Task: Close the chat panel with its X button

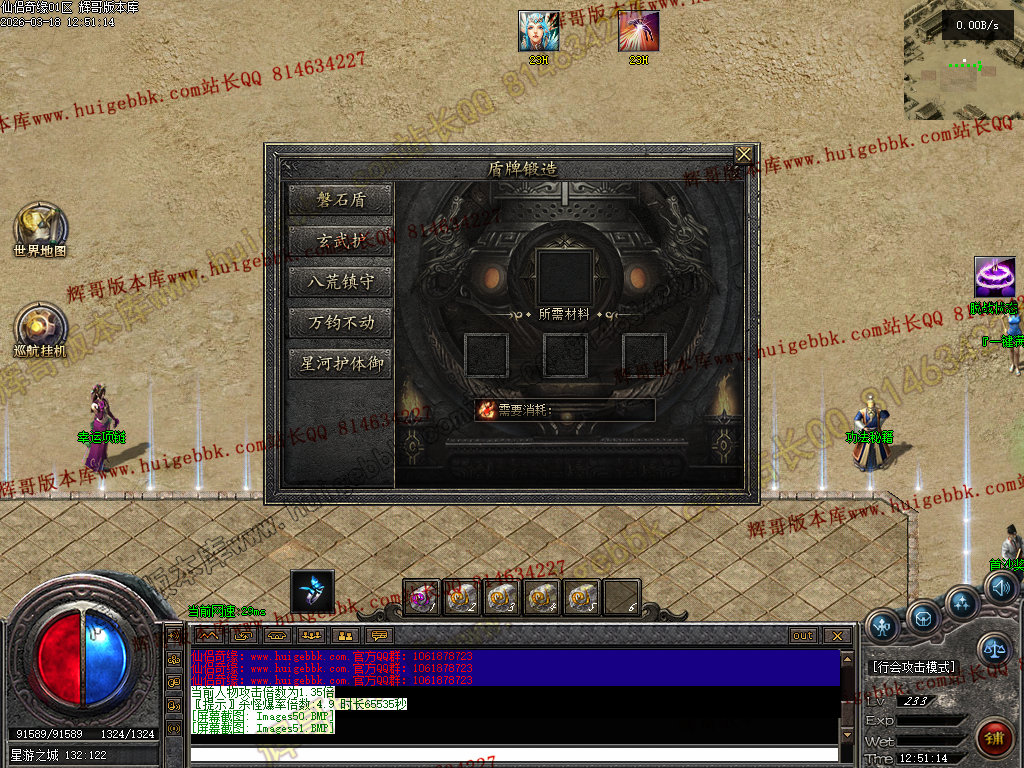Action: coord(836,636)
